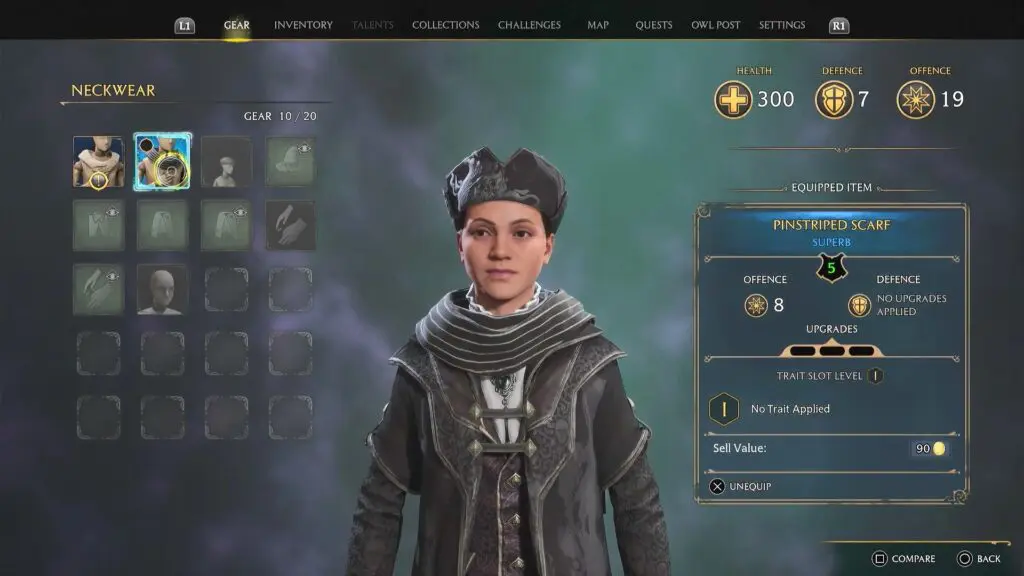
Task: Open the Collections tab
Action: click(x=445, y=25)
